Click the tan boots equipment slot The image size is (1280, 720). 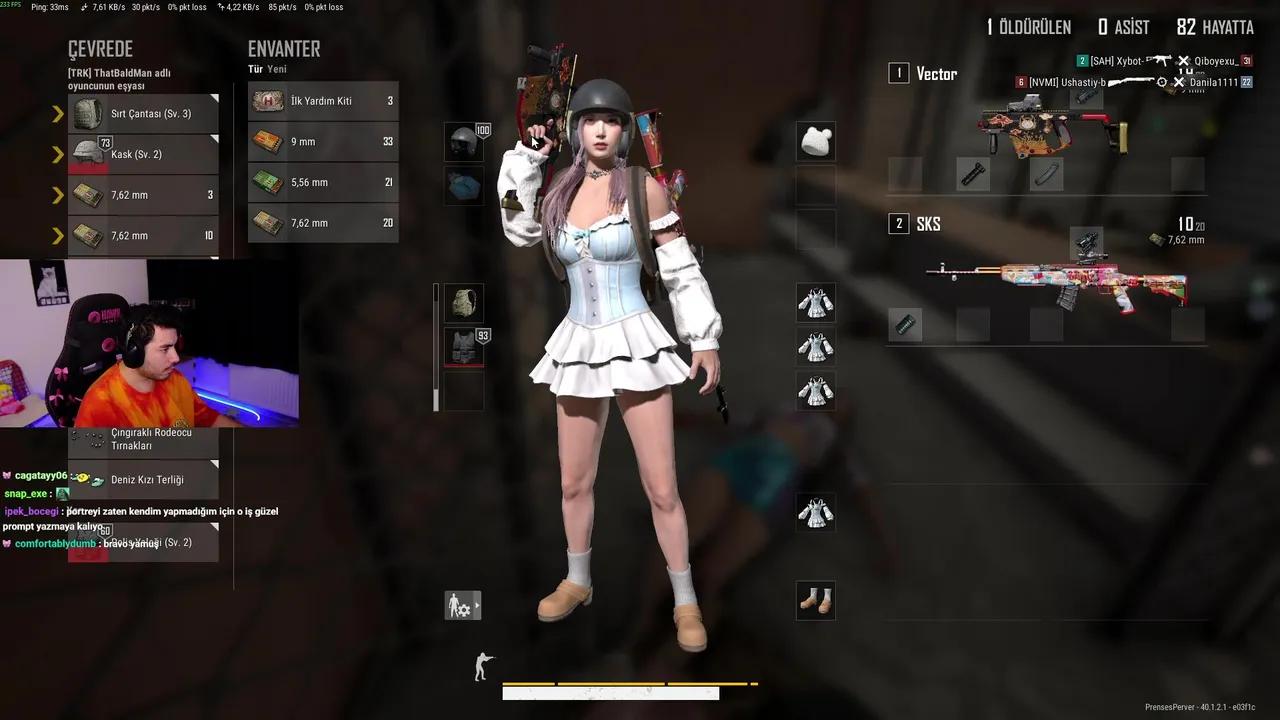816,600
